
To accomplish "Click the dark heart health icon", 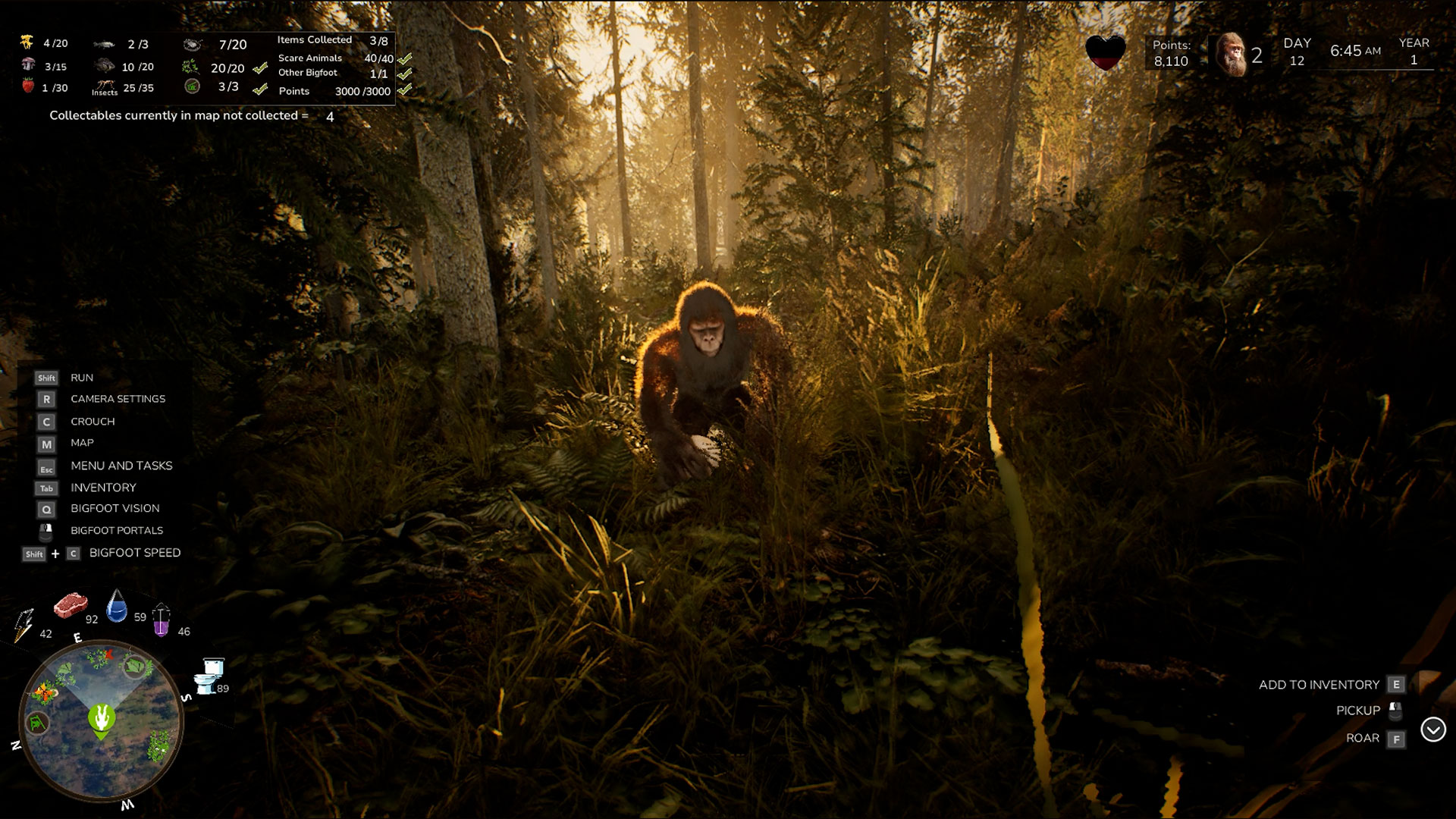I will click(x=1105, y=53).
